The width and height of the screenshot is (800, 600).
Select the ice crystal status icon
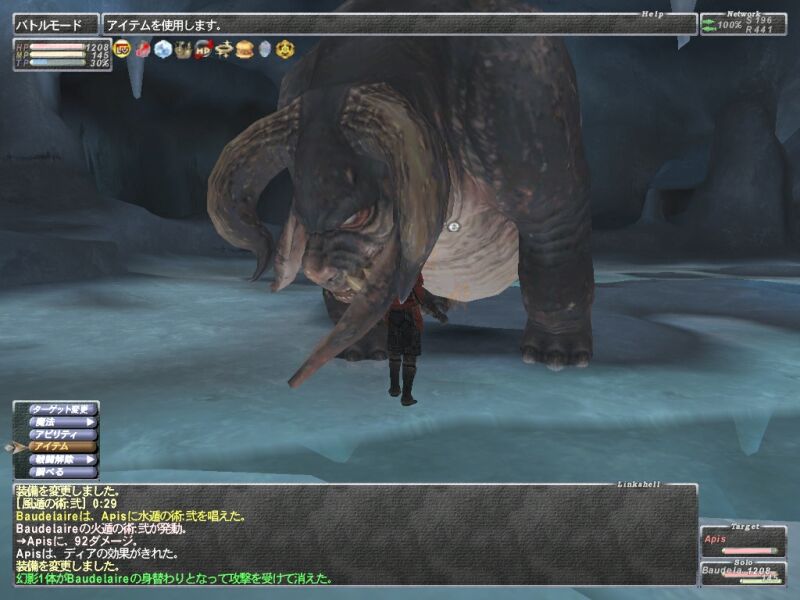[163, 48]
